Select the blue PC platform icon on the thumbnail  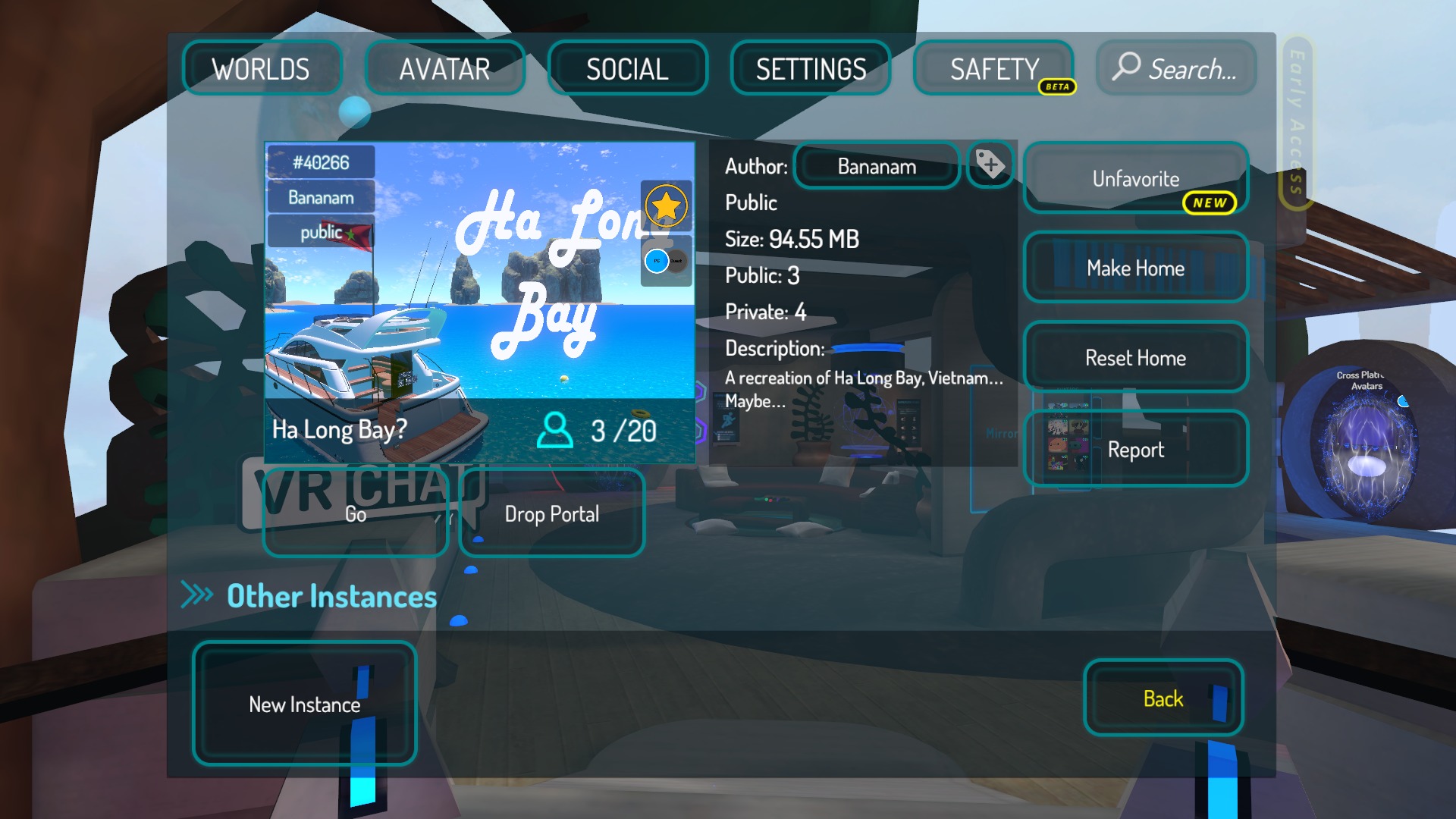(x=655, y=259)
